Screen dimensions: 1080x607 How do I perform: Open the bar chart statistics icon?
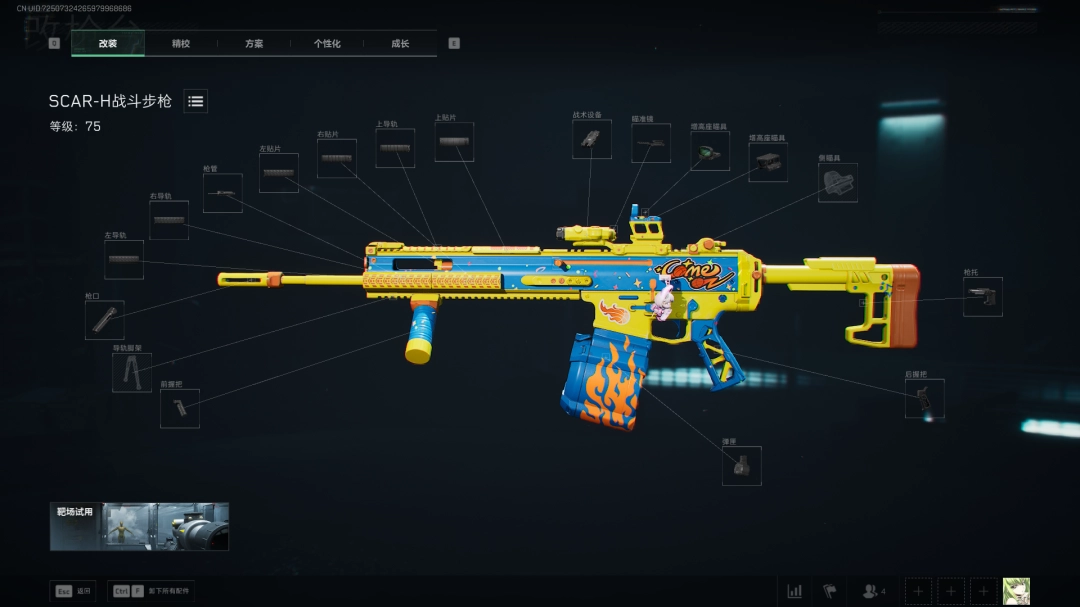[795, 591]
